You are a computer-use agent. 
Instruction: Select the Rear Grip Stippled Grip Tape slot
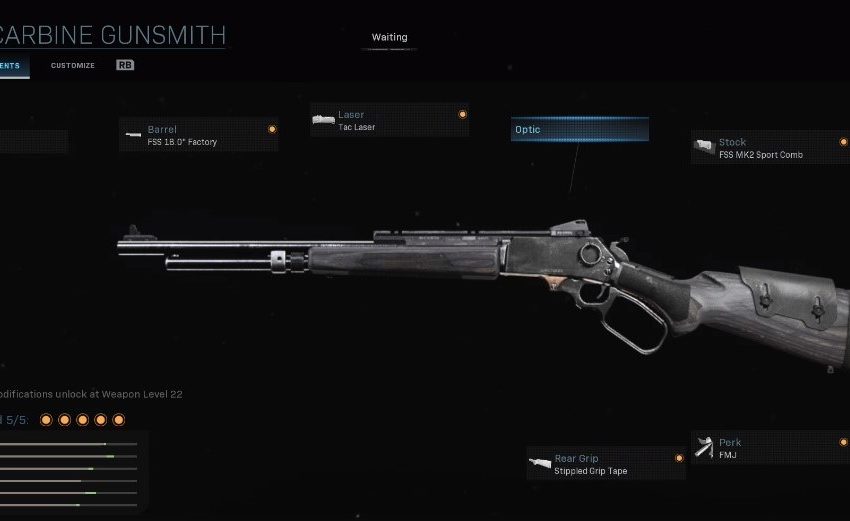coord(605,464)
